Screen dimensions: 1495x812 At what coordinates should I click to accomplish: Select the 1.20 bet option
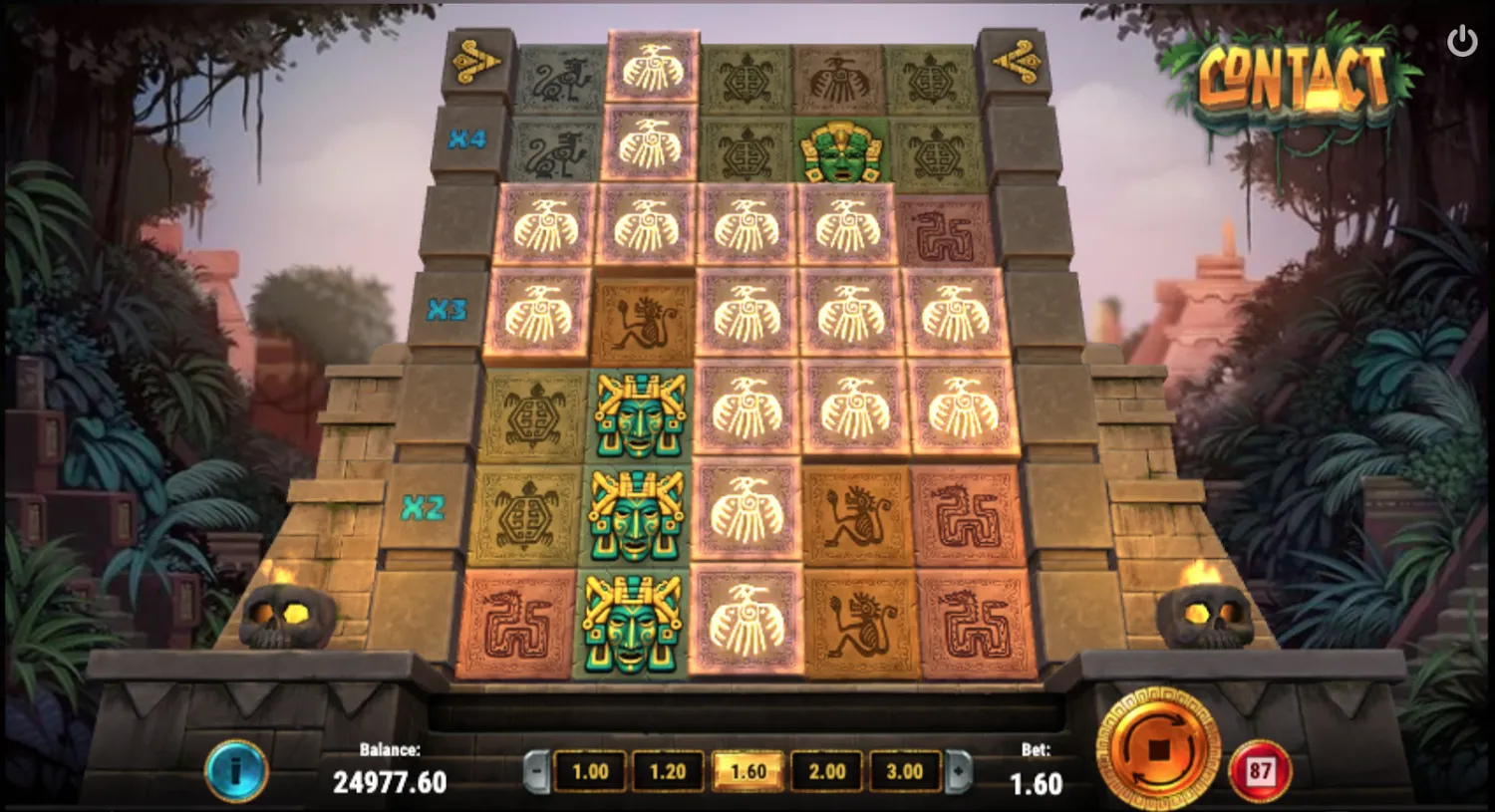point(670,770)
